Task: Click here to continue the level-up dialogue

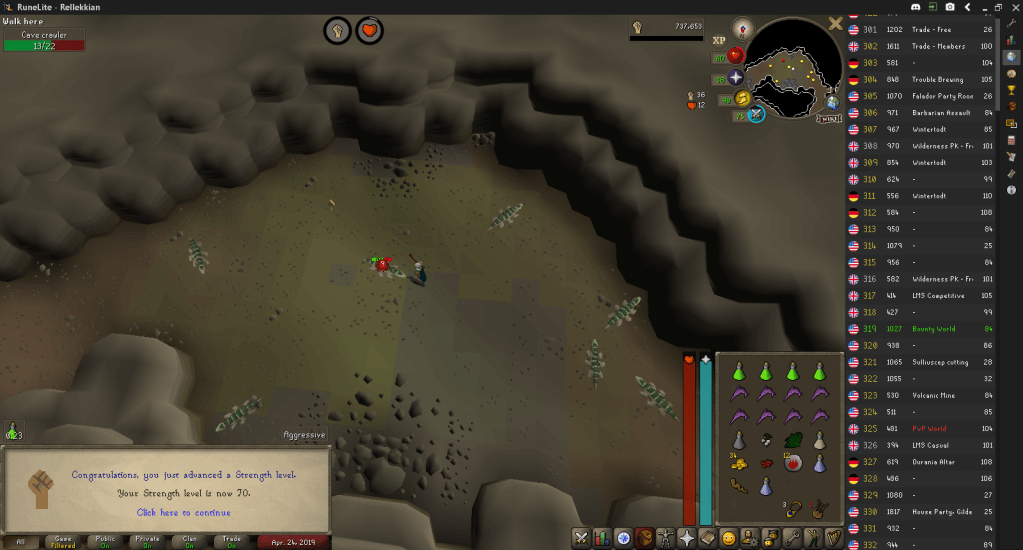Action: [183, 512]
